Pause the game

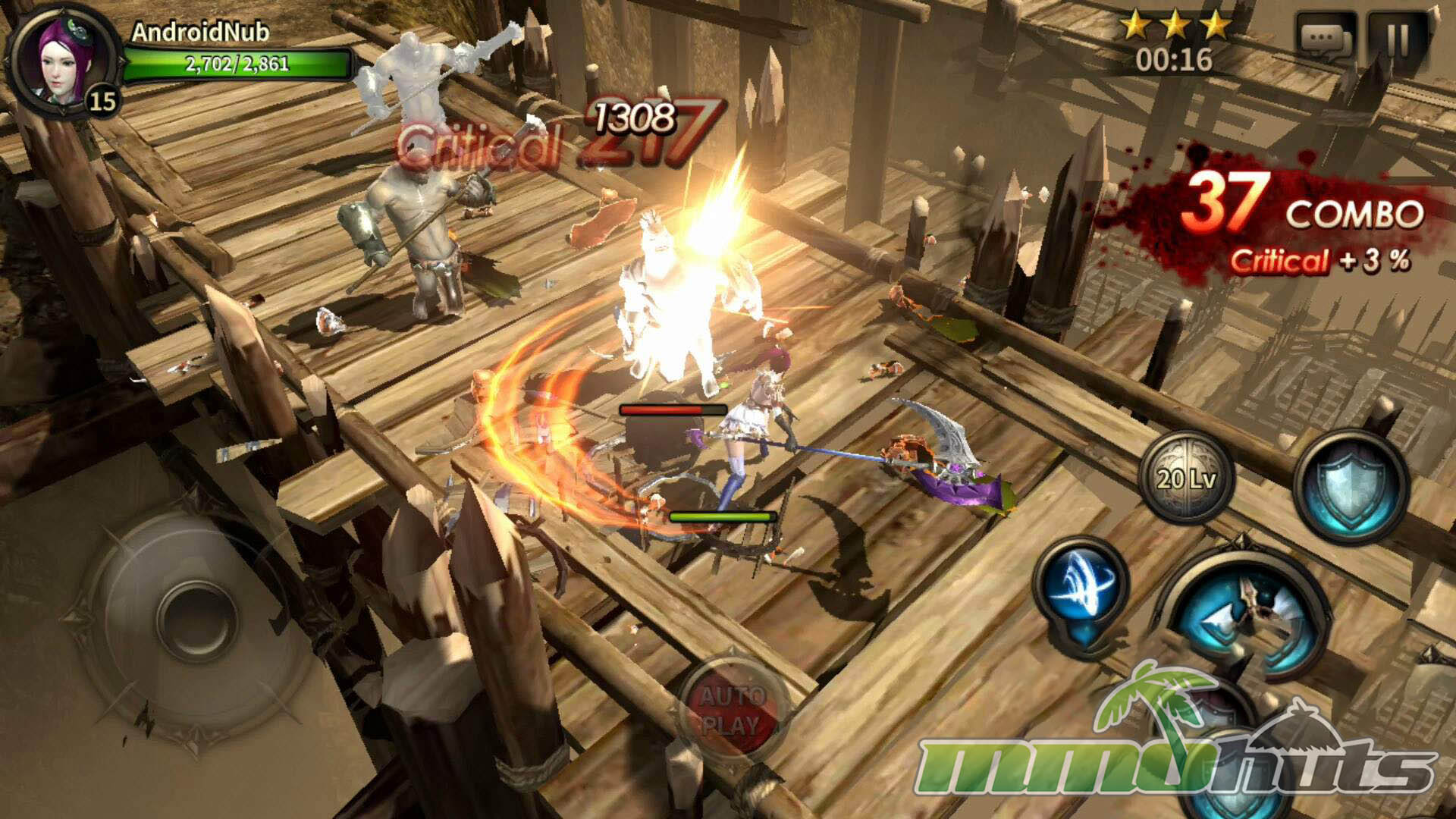click(x=1398, y=39)
